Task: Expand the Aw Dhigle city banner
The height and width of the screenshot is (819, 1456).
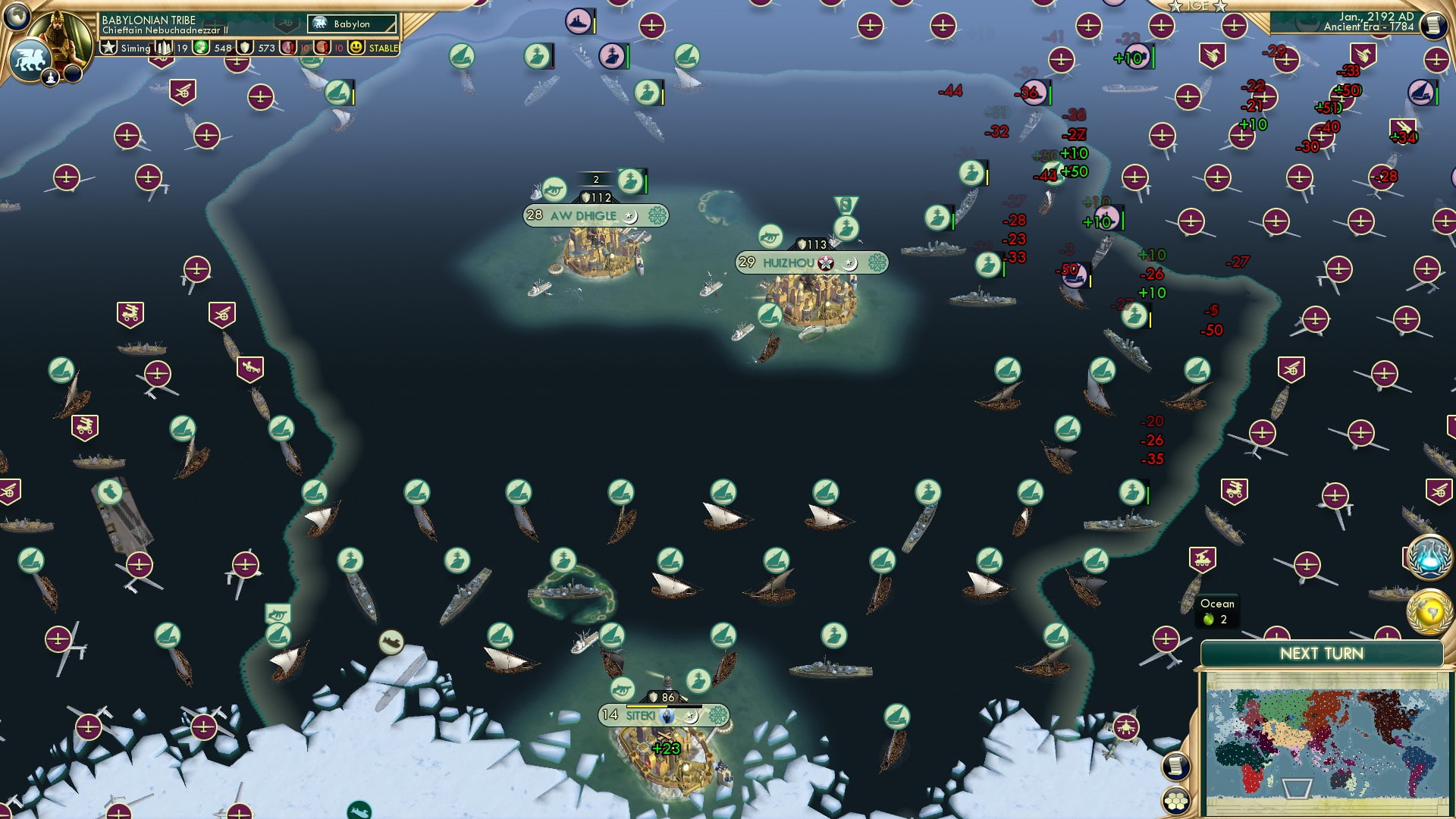Action: [x=595, y=215]
